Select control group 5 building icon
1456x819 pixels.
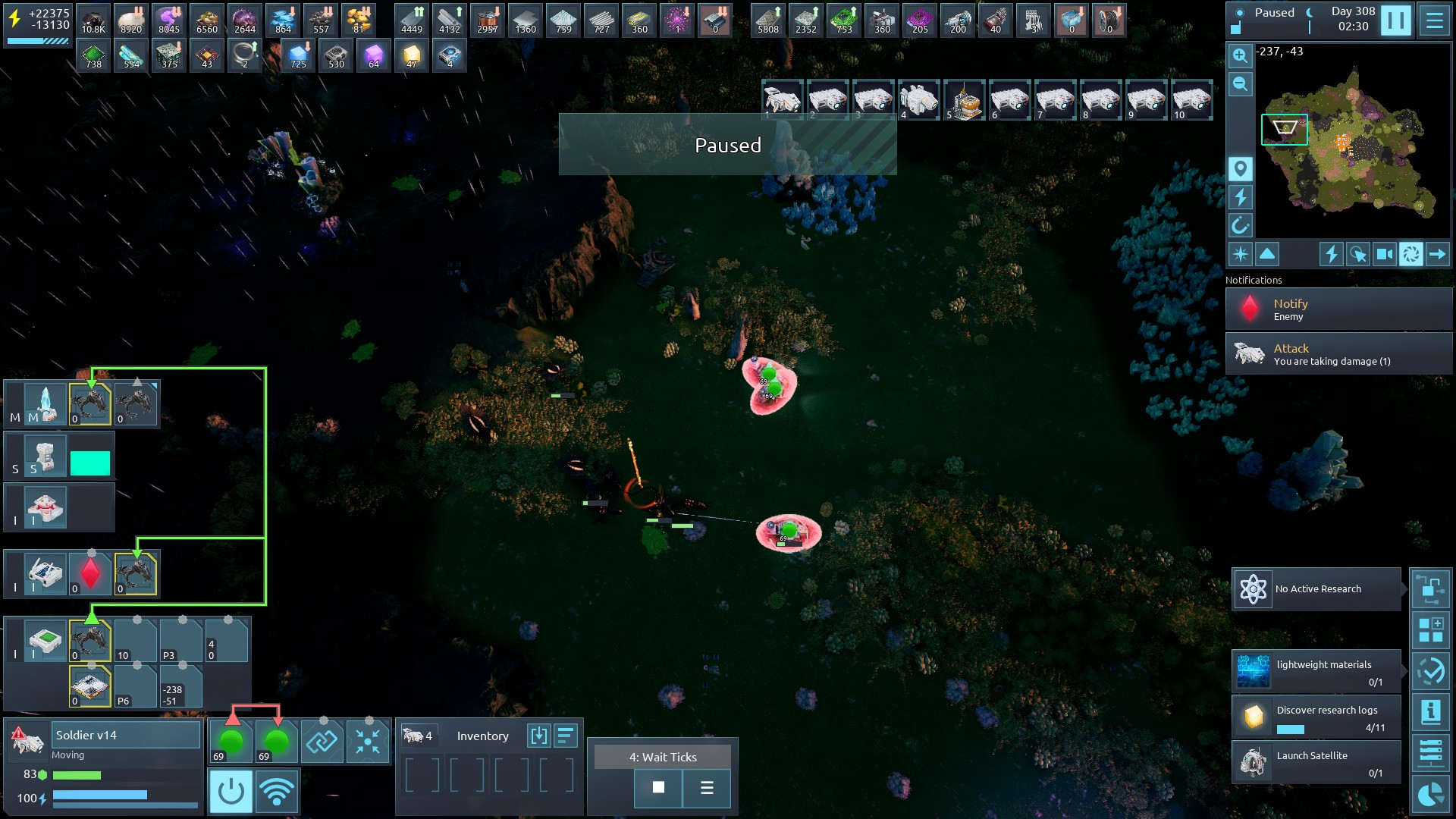[x=964, y=100]
